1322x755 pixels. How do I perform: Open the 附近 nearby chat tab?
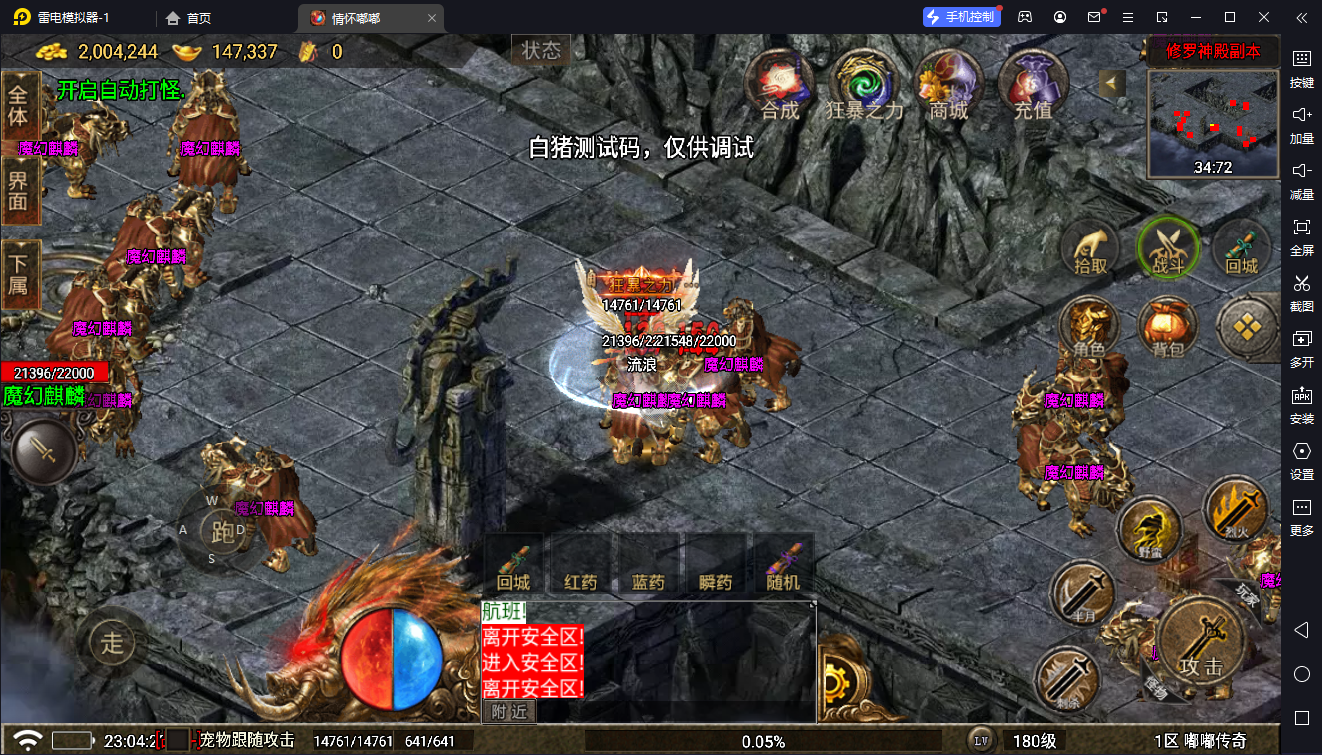[510, 711]
